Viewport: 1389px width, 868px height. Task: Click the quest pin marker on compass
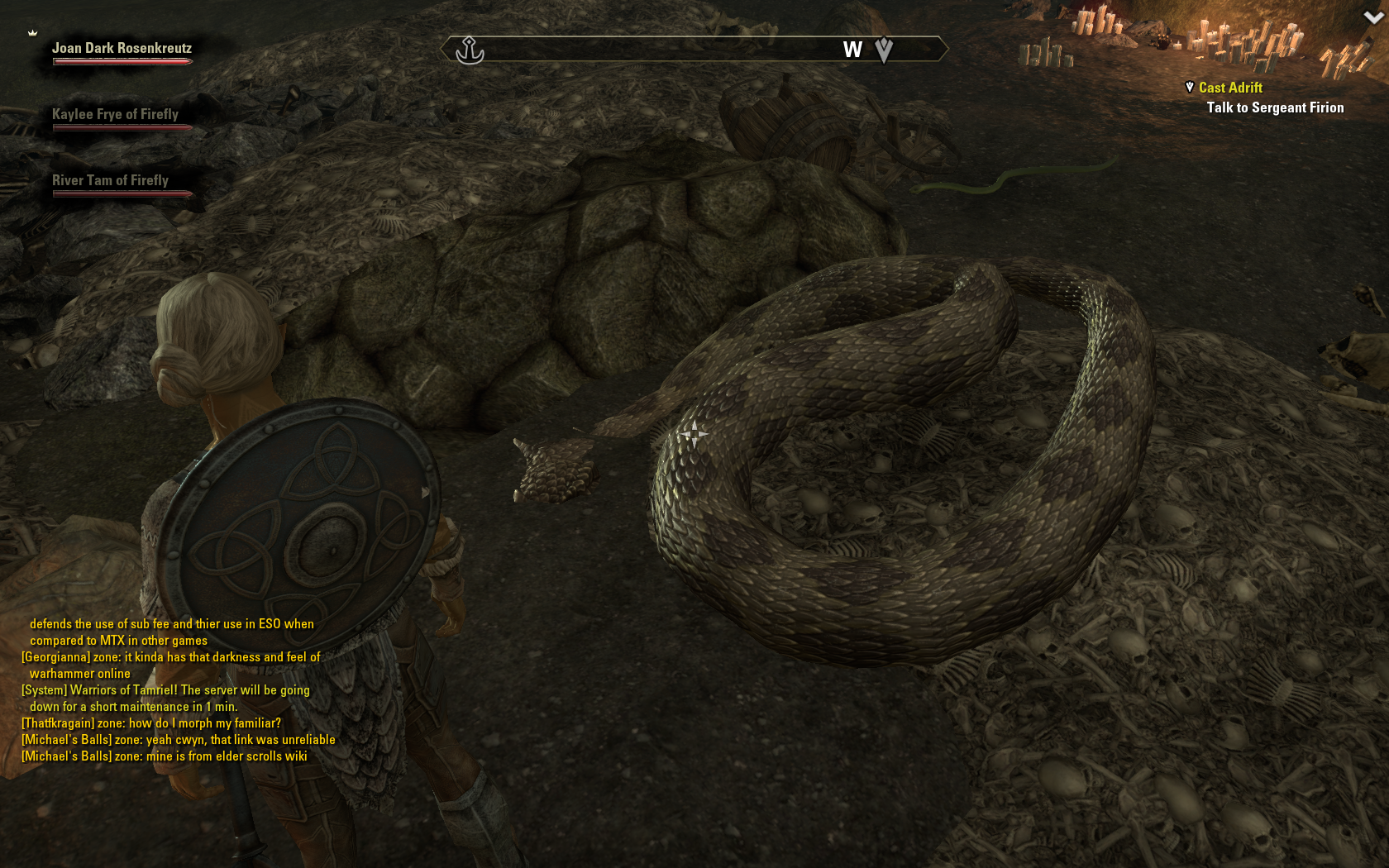pyautogui.click(x=884, y=50)
